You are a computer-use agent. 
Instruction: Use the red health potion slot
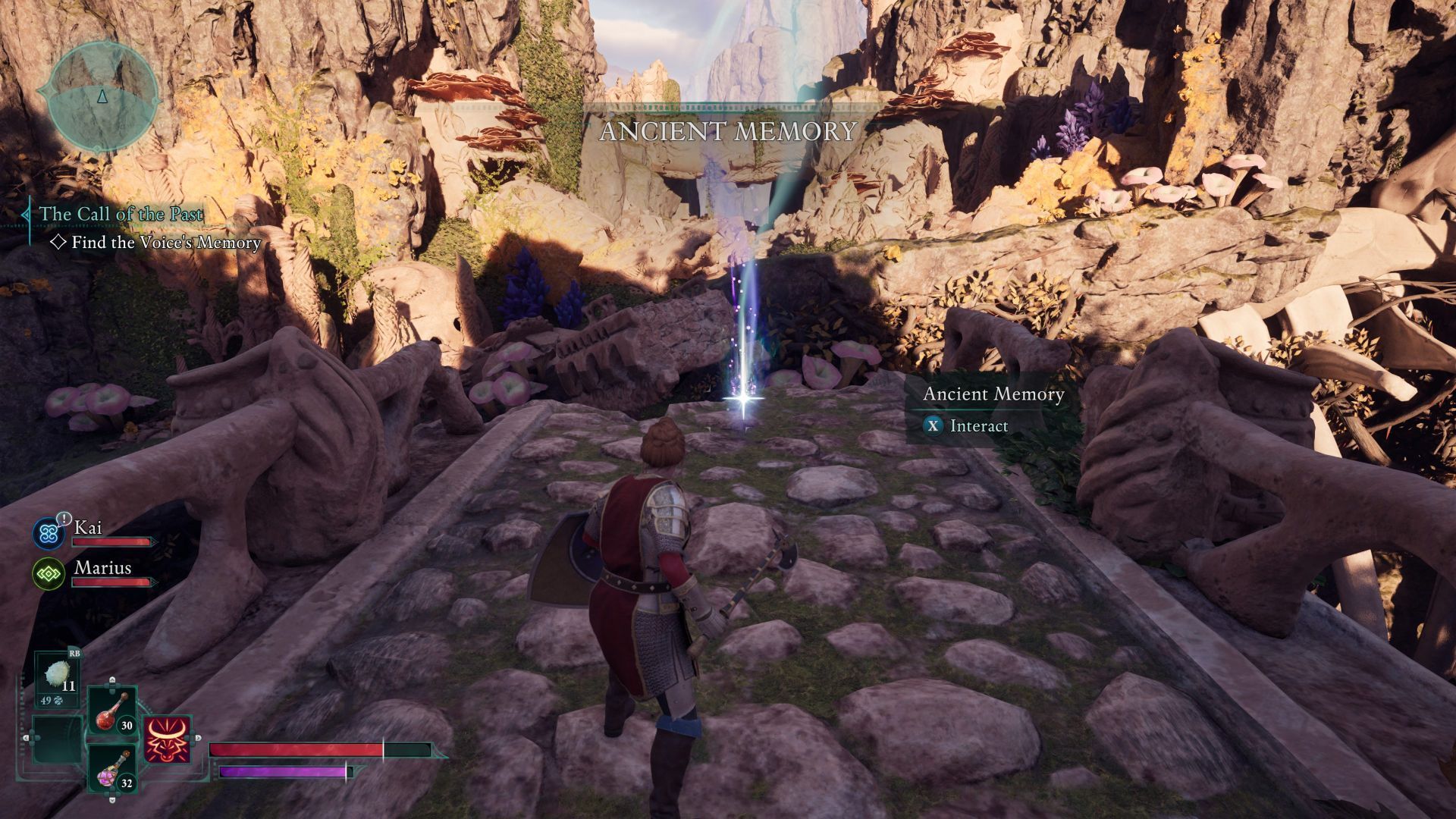click(113, 712)
